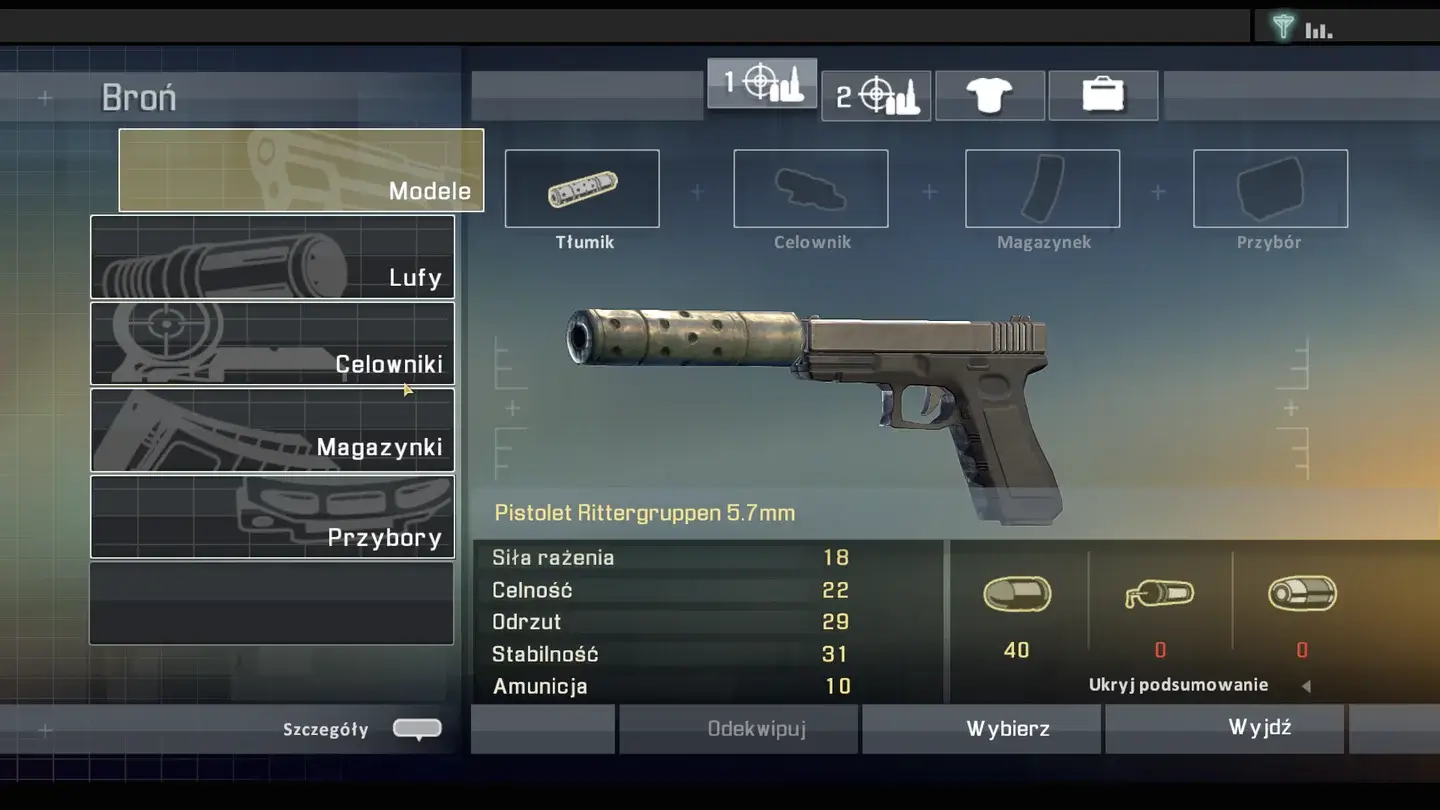The height and width of the screenshot is (810, 1440).
Task: Select the Lufy barrels category
Action: coord(272,257)
